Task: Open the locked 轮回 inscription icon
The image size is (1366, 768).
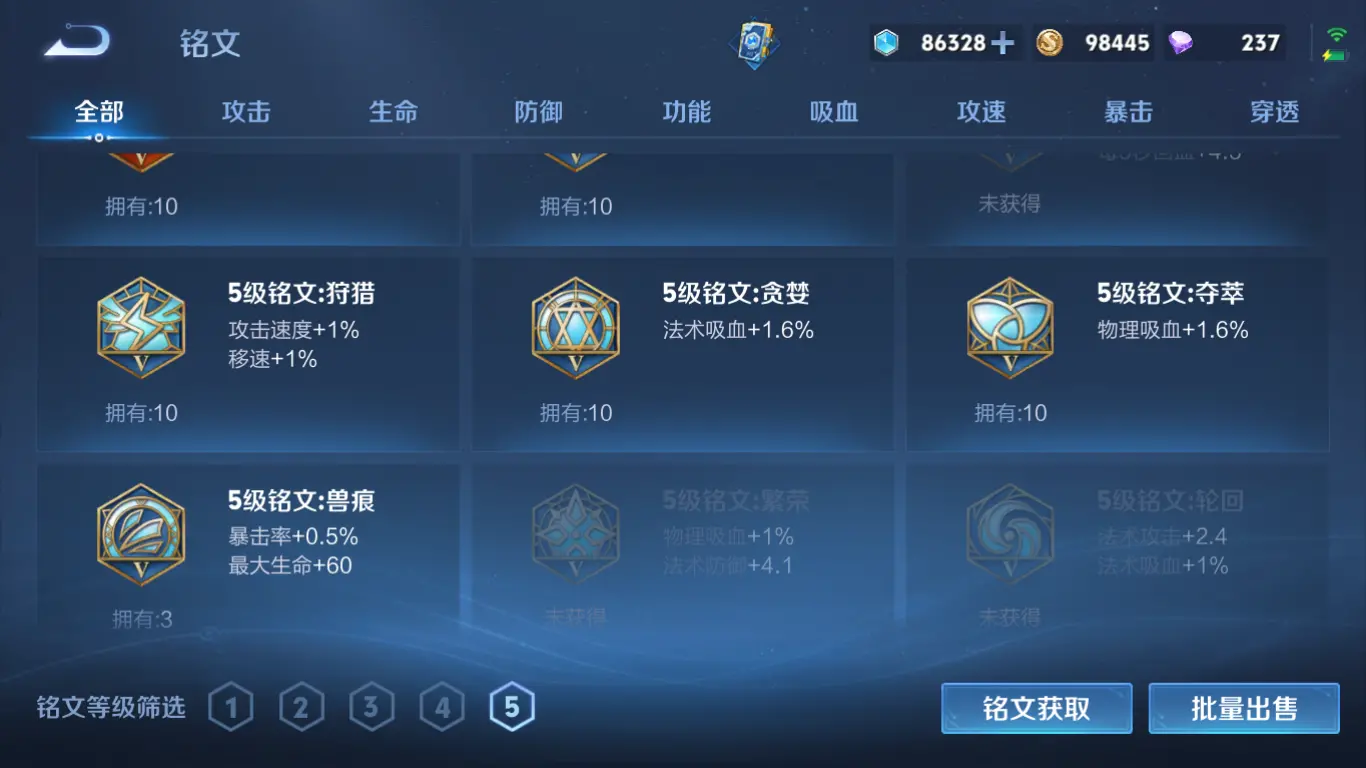Action: pyautogui.click(x=1010, y=533)
